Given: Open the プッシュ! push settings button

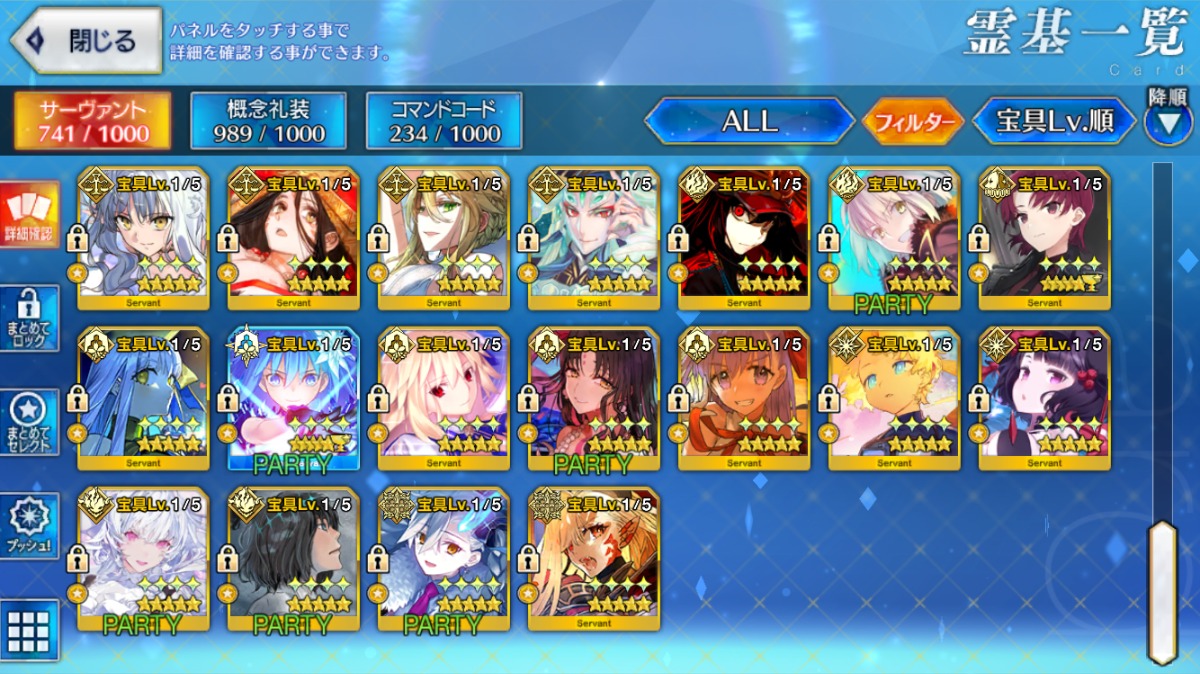Looking at the screenshot, I should (x=29, y=525).
